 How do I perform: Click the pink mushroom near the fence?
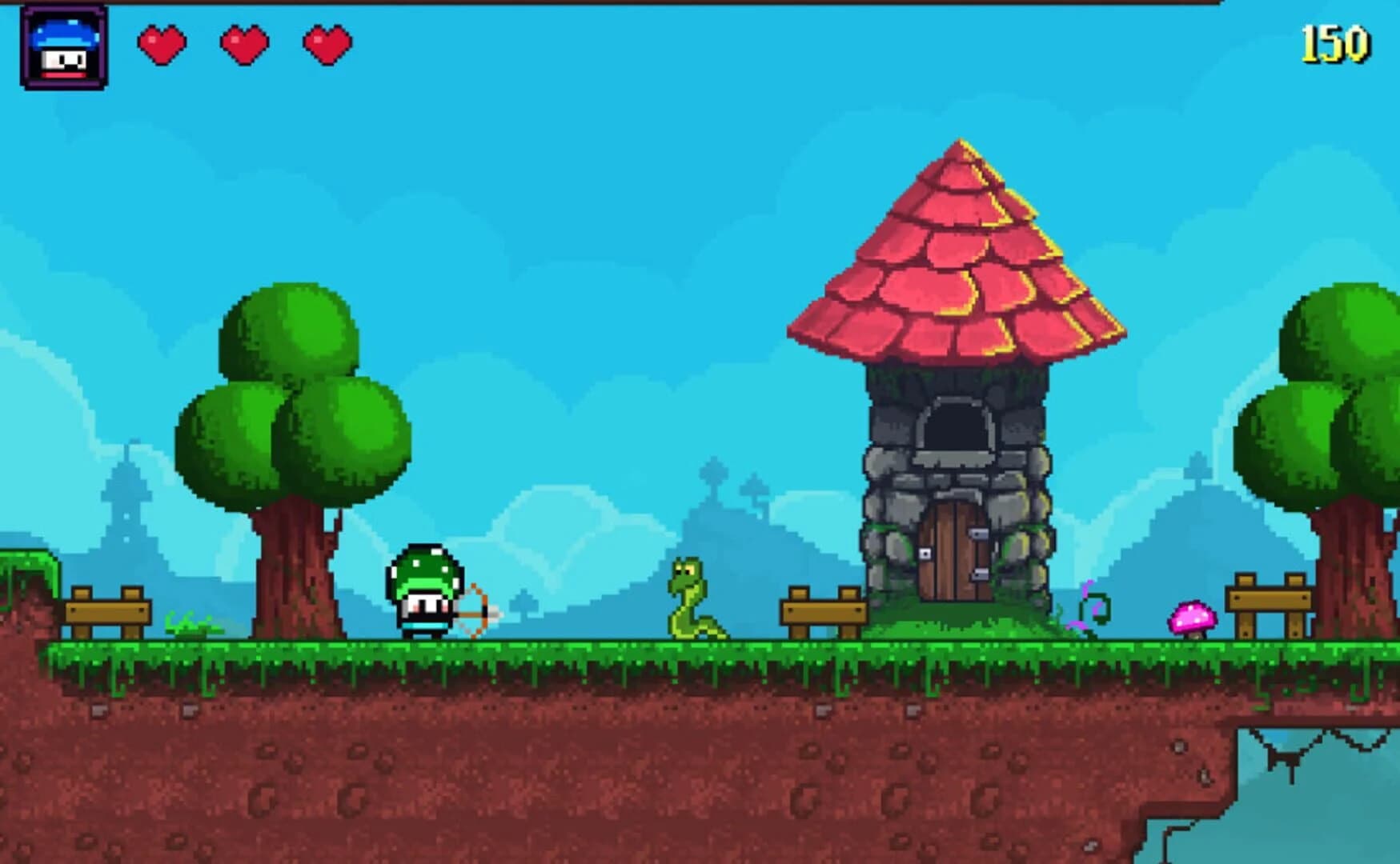coord(1193,616)
